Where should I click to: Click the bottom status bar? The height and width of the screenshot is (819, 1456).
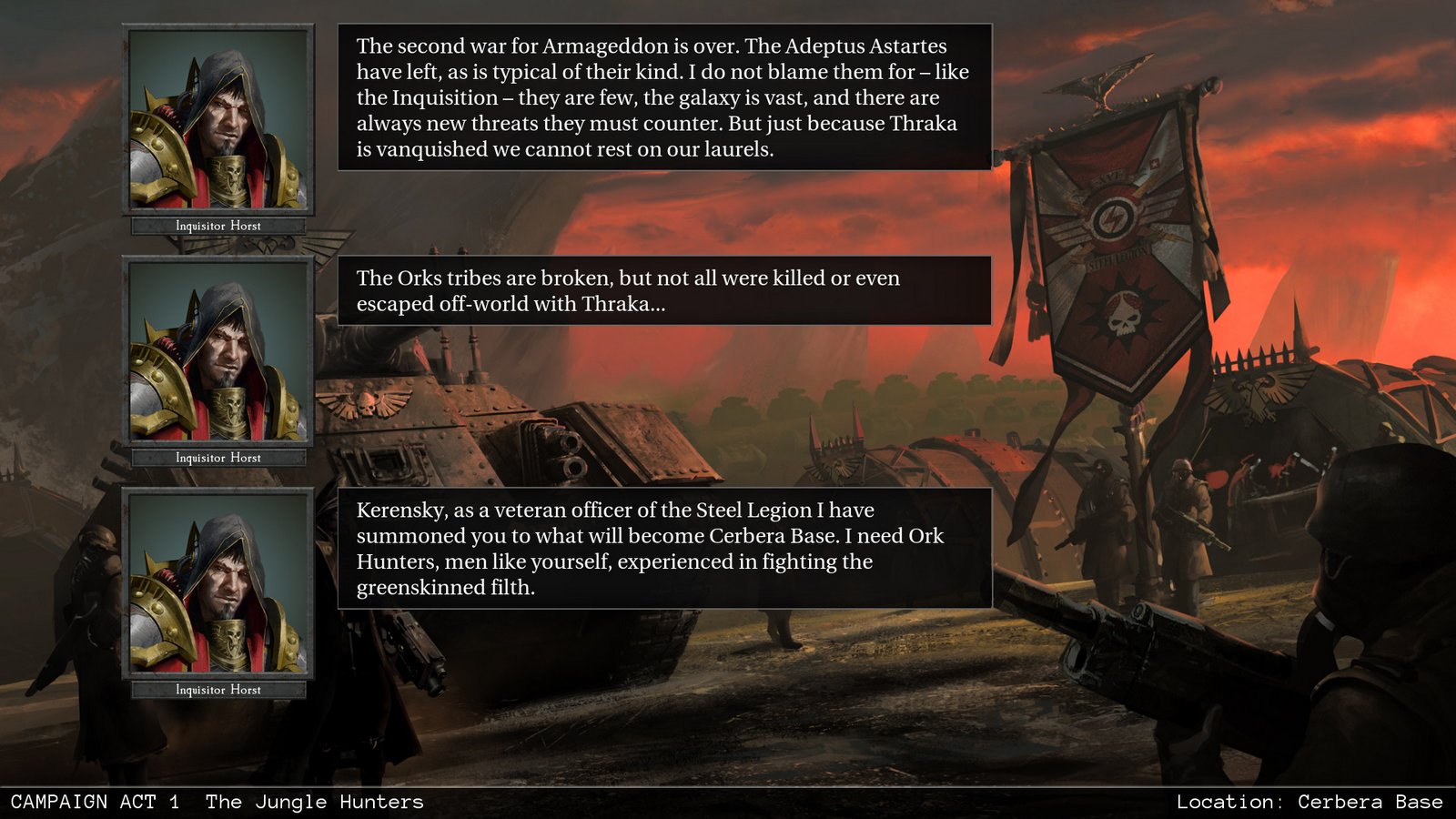tap(728, 802)
